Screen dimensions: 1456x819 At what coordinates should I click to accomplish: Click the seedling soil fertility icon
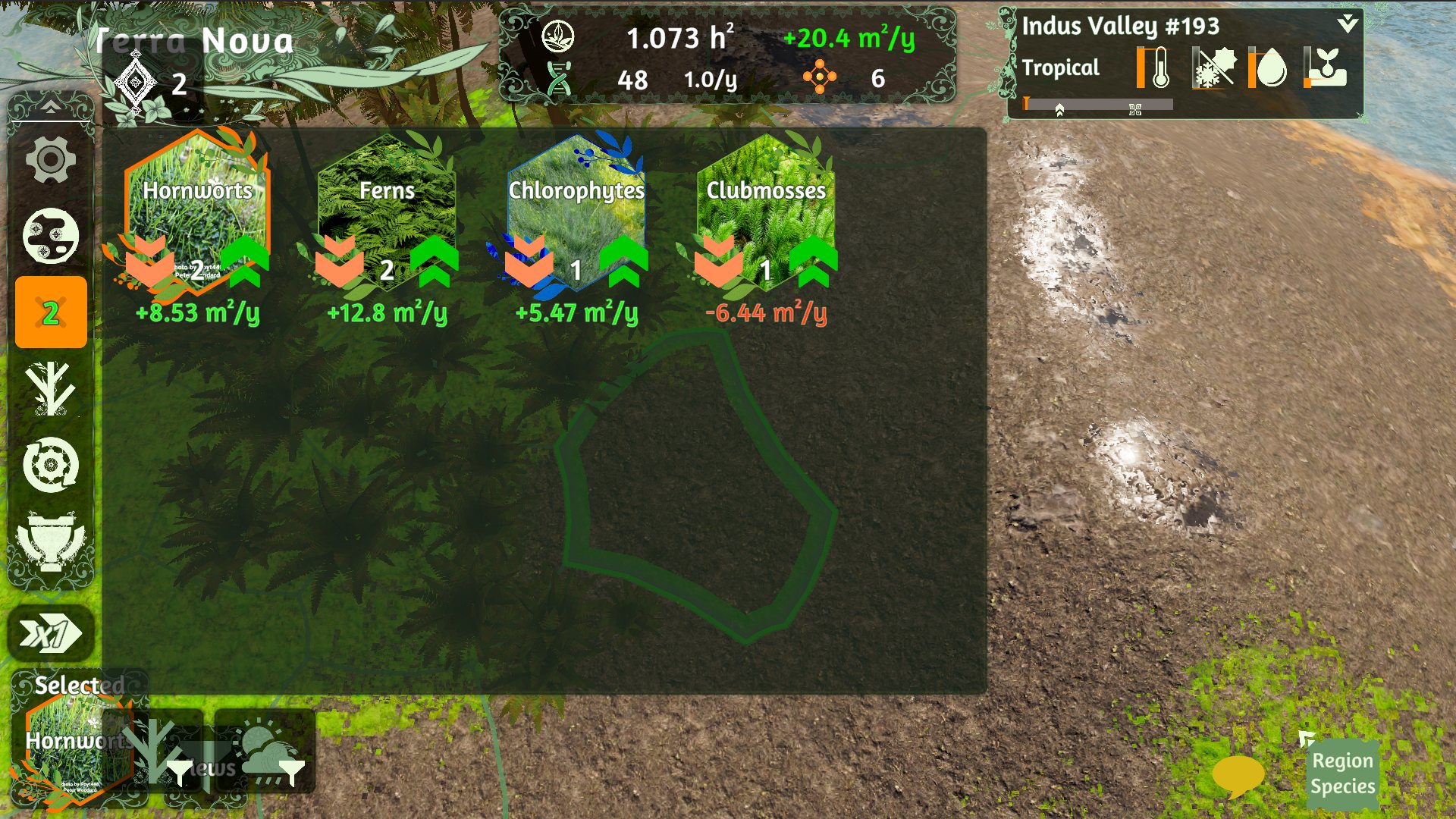click(1326, 68)
